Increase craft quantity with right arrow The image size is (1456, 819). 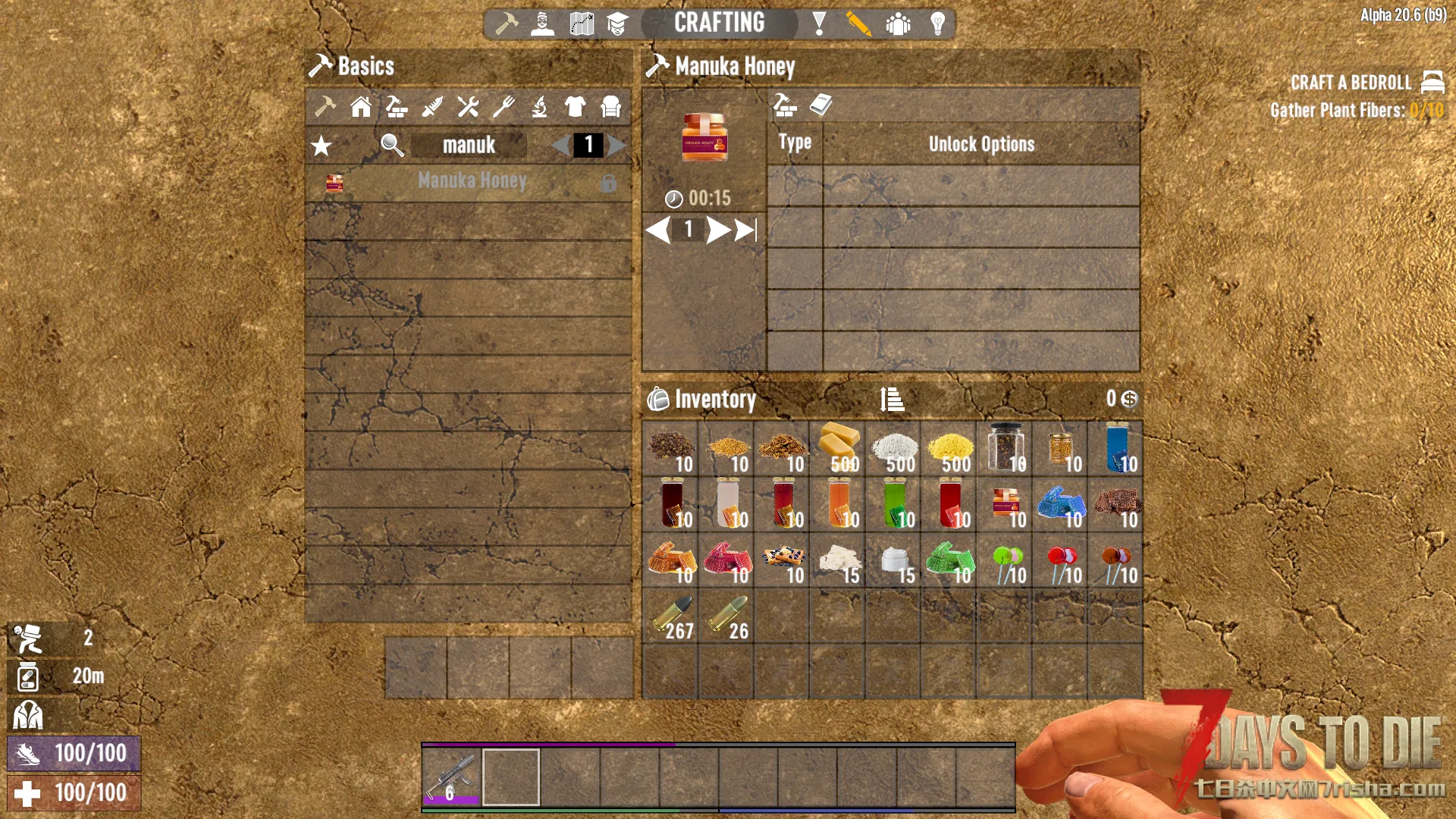pyautogui.click(x=717, y=230)
